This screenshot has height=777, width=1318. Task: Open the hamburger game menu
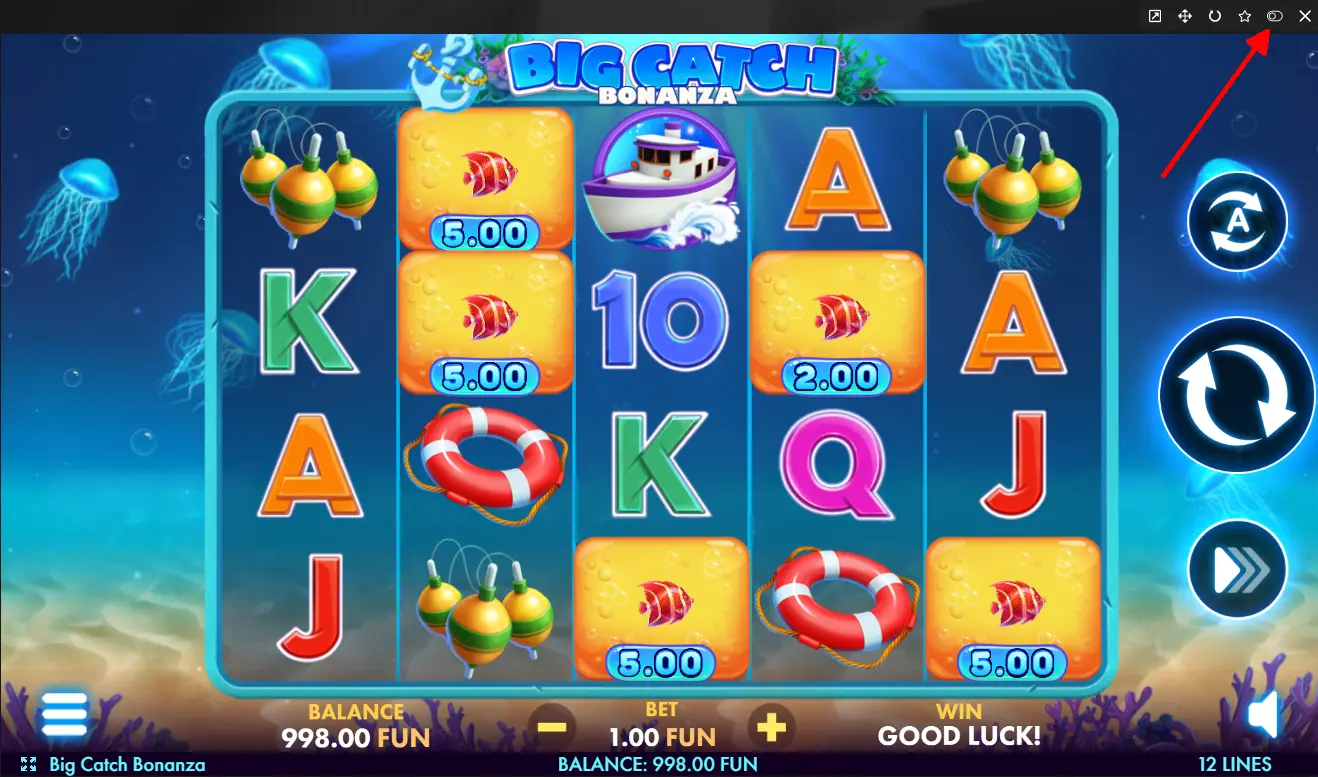[64, 715]
